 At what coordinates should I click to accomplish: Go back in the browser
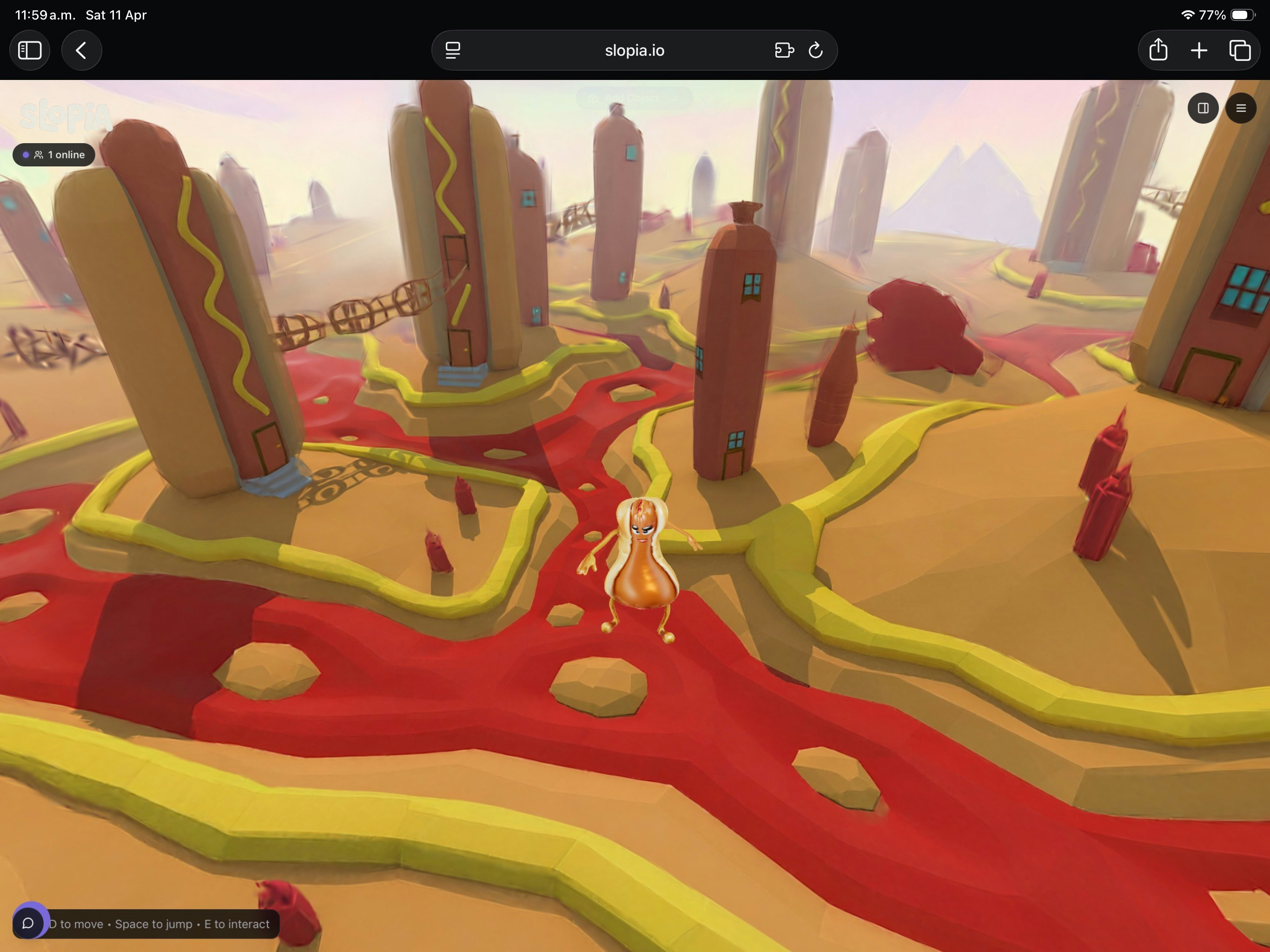(81, 51)
